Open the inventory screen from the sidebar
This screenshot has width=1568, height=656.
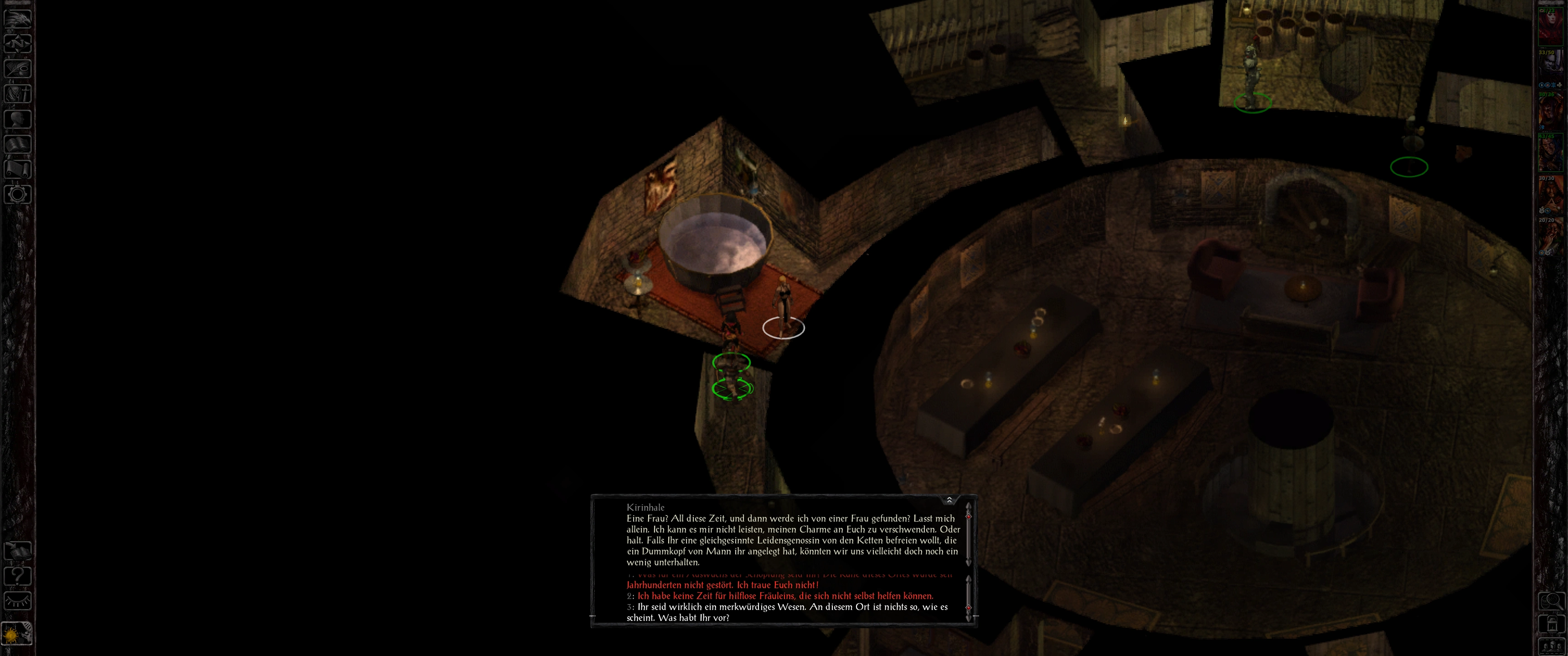point(18,93)
